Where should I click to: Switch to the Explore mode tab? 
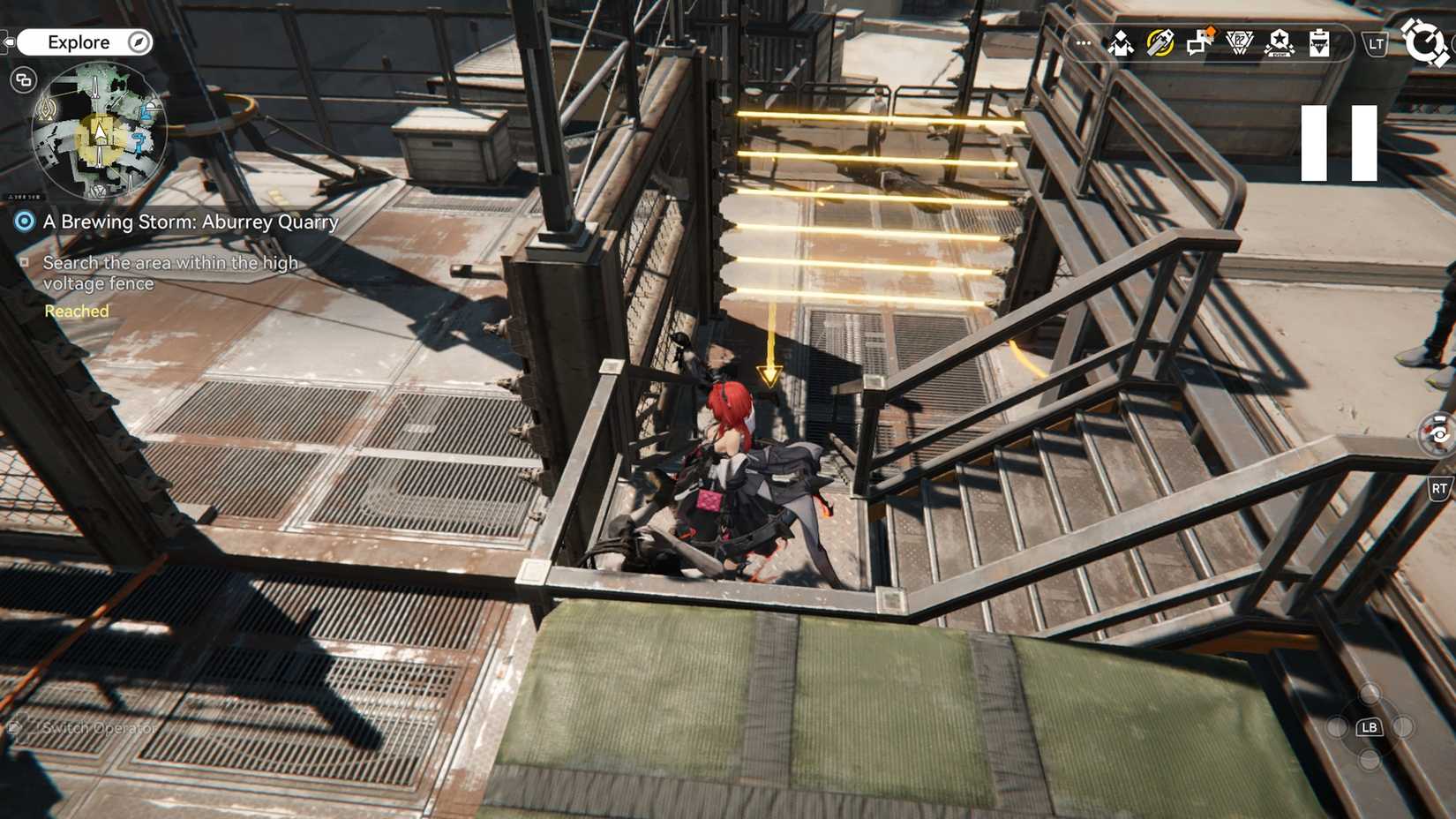point(81,41)
